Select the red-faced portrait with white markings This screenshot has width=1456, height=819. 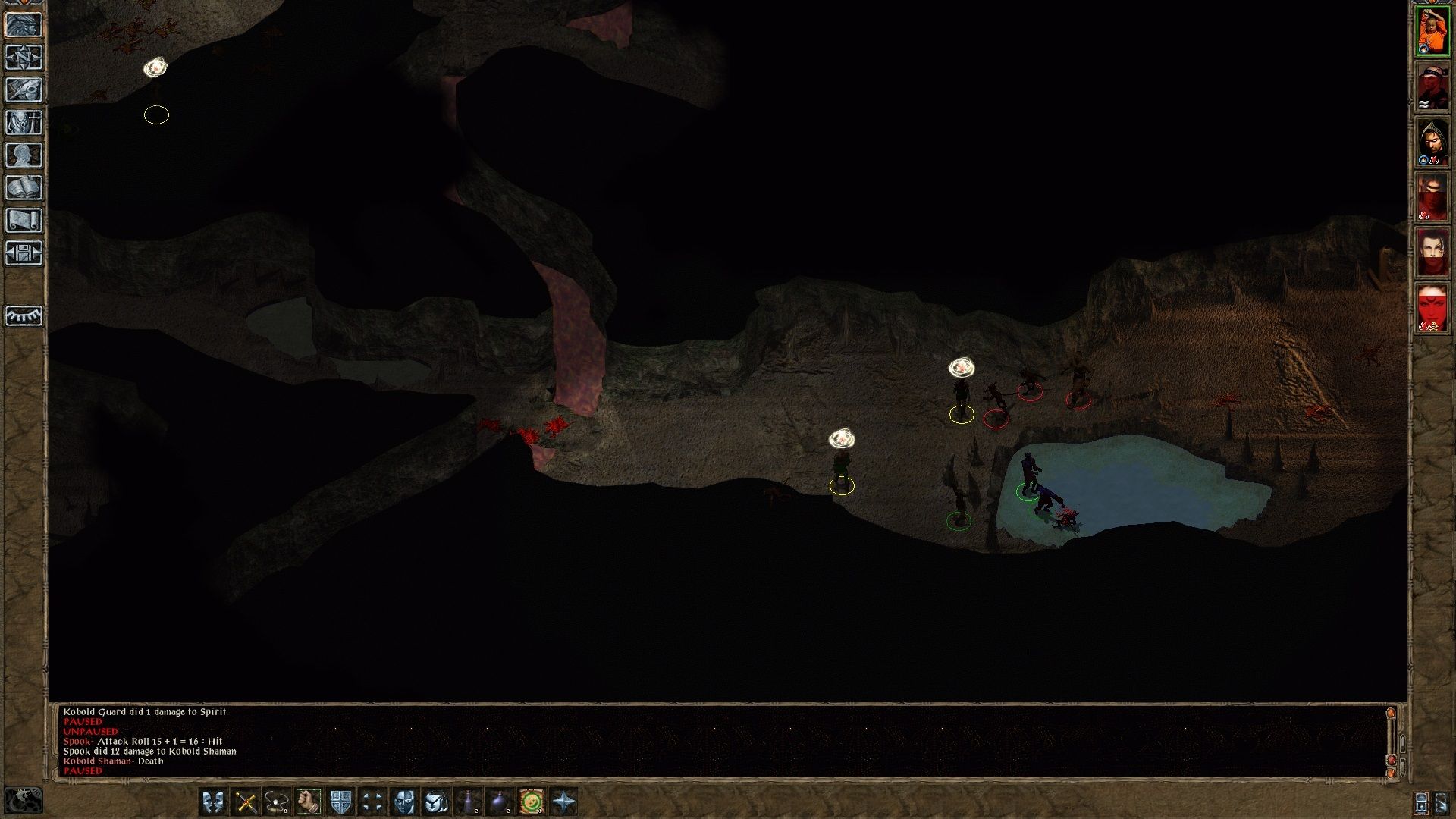pos(1432,308)
